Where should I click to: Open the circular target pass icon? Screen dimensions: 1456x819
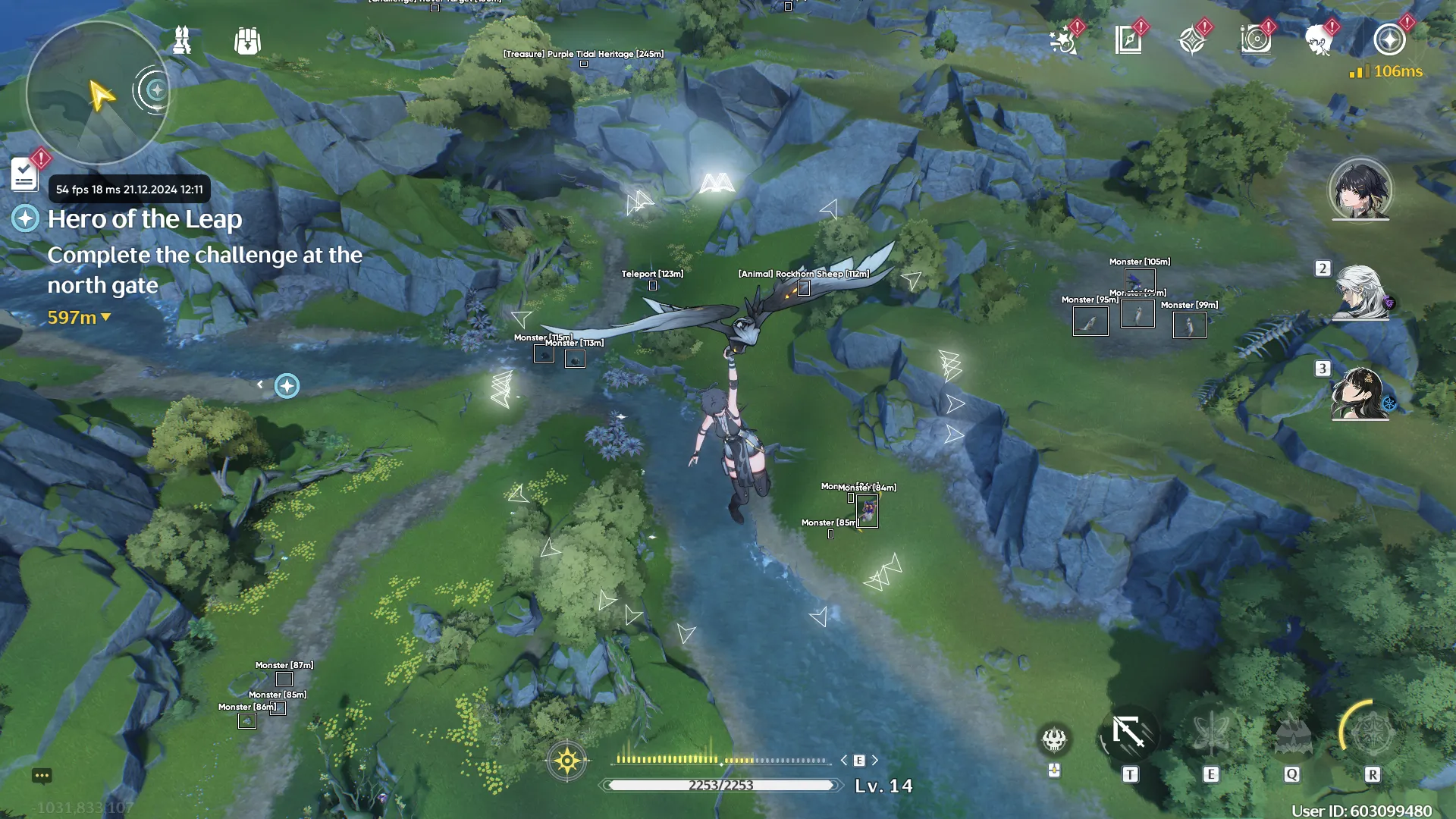point(1256,40)
